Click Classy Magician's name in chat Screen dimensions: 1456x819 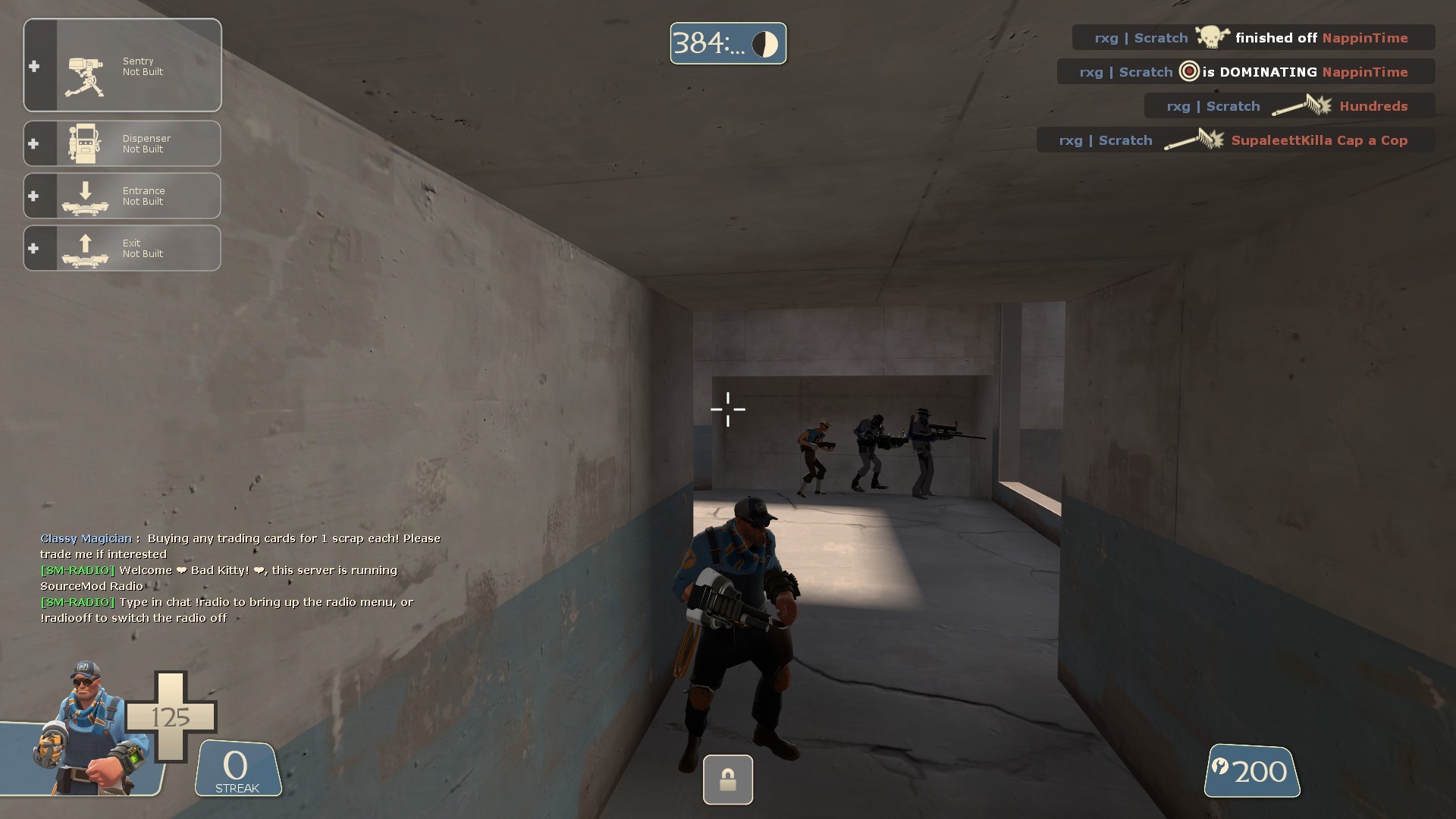tap(85, 538)
